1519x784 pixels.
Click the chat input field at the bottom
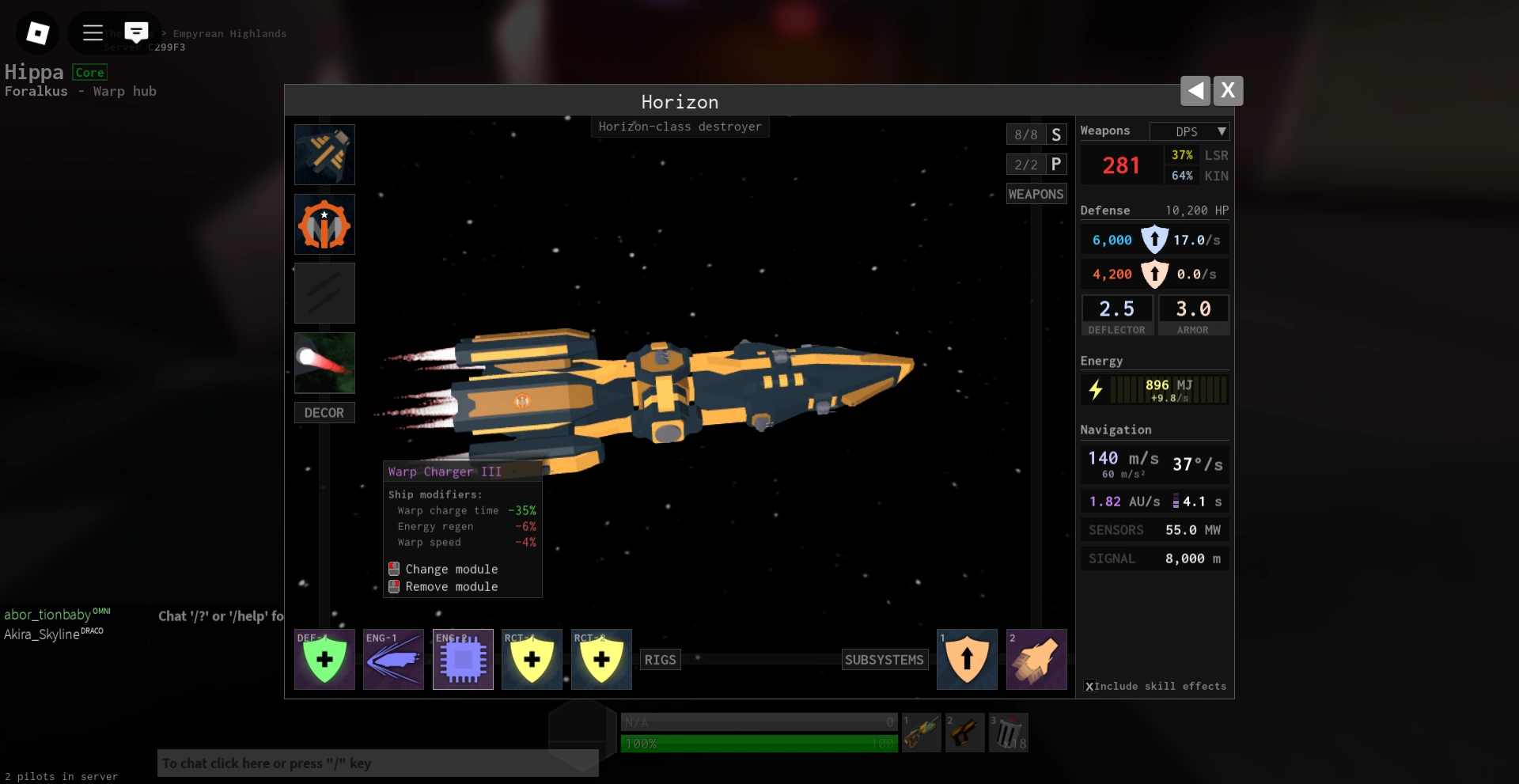(377, 763)
